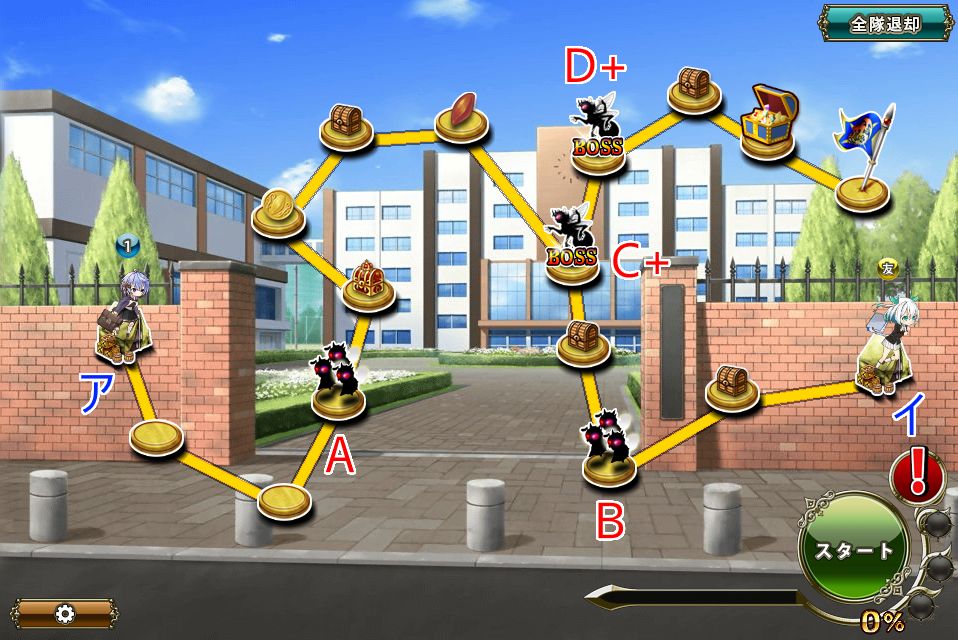Open the red exclamation alert icon
The height and width of the screenshot is (640, 958).
[x=916, y=475]
